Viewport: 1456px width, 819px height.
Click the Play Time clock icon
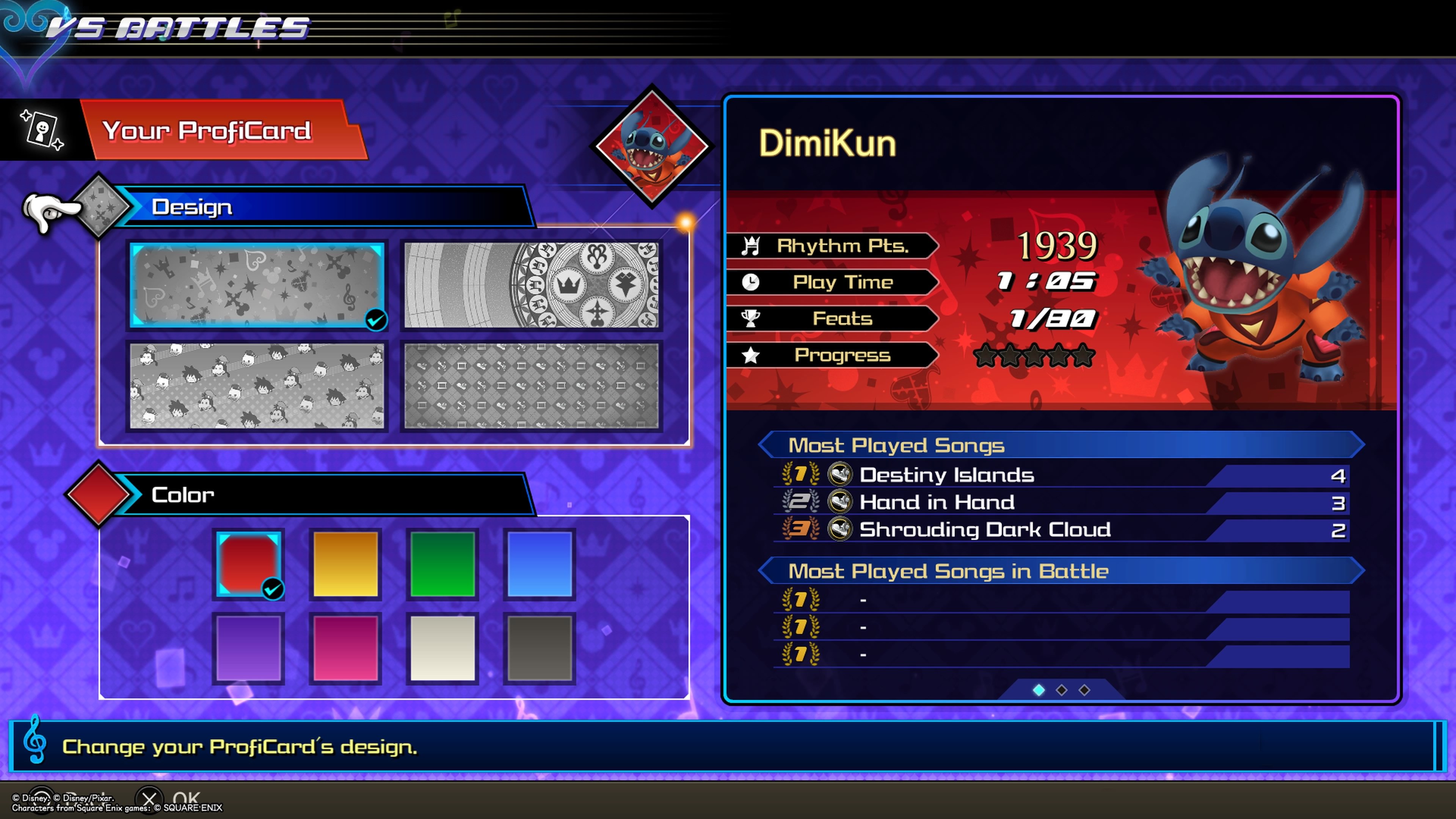coord(750,282)
